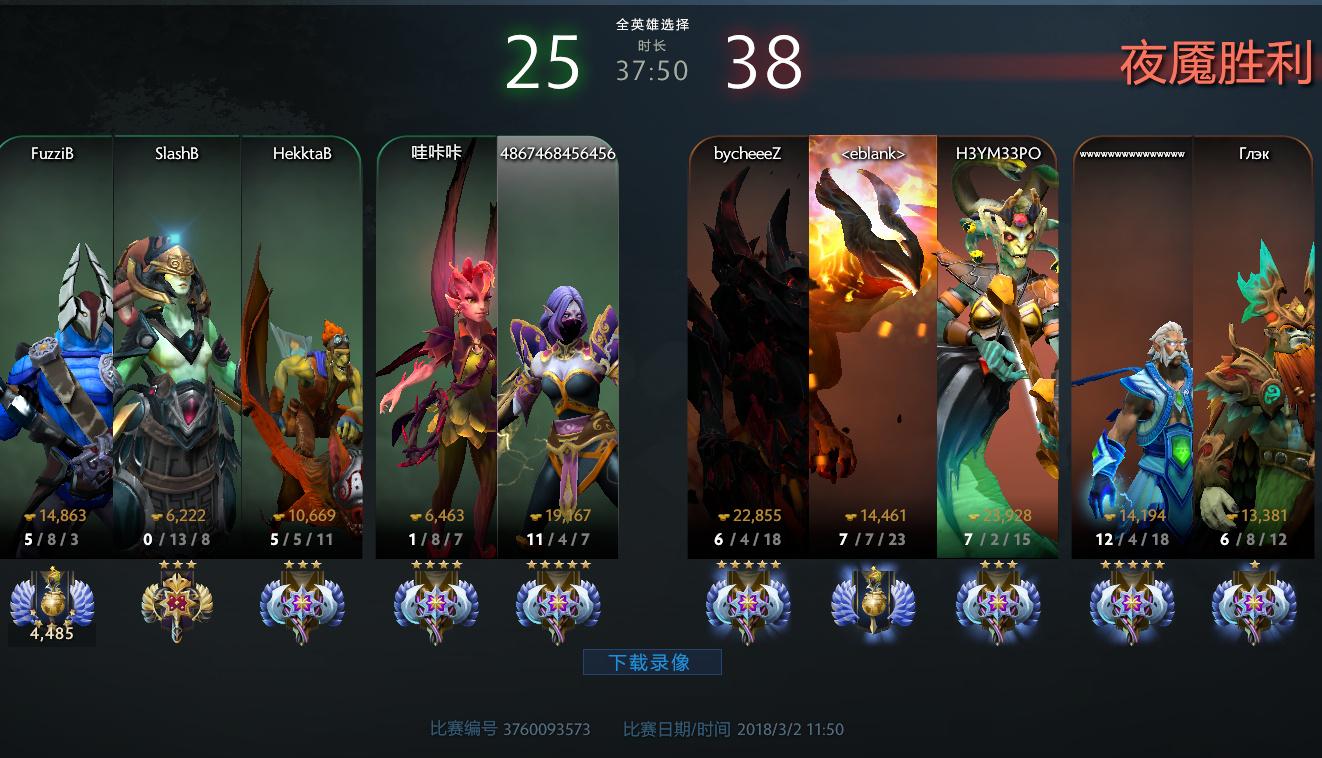Select the Zeus card of player wwwwwwwwwwwwwww
Image resolution: width=1322 pixels, height=758 pixels.
pyautogui.click(x=1132, y=350)
